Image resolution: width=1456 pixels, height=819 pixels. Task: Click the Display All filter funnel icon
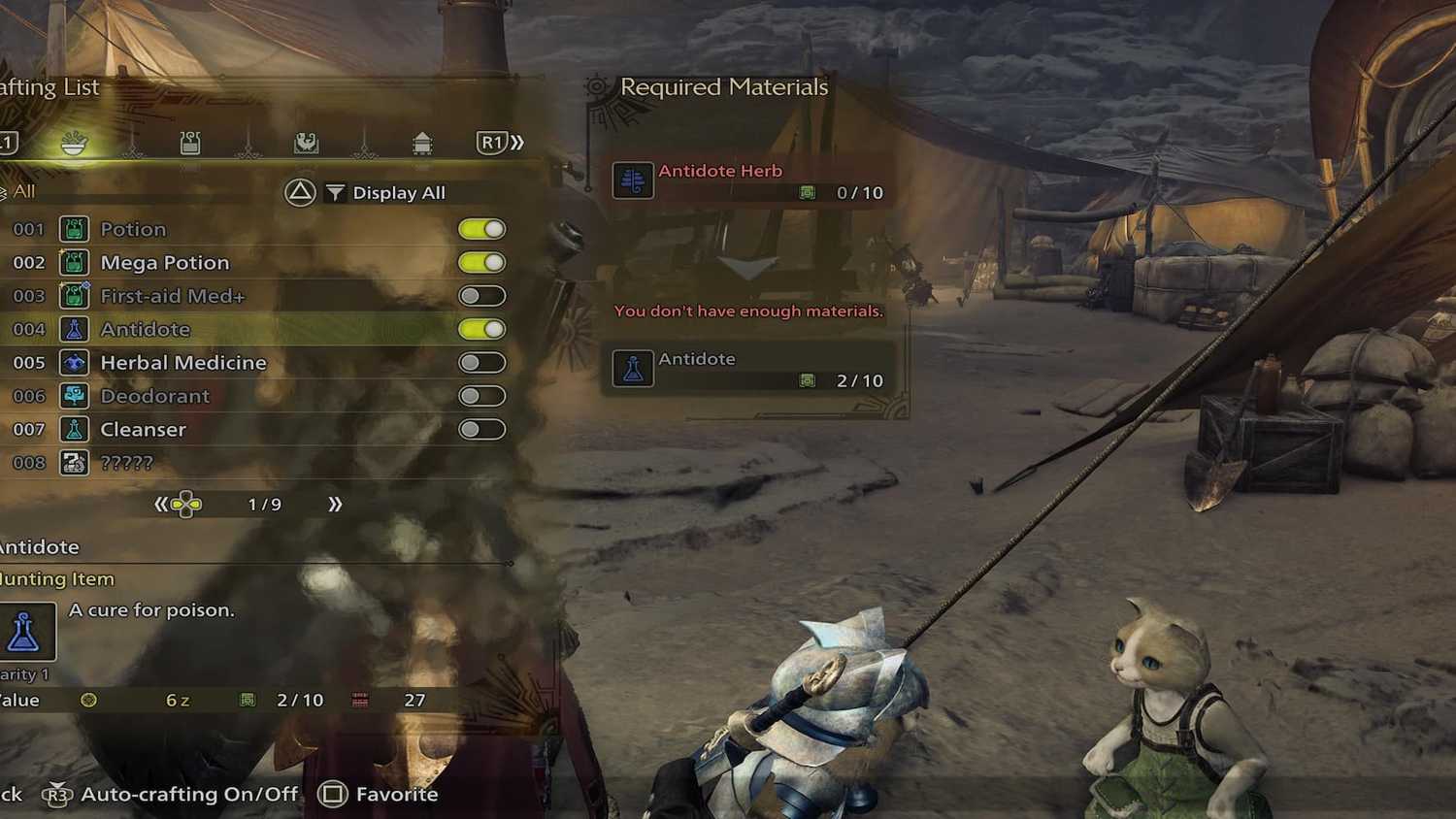click(x=334, y=192)
